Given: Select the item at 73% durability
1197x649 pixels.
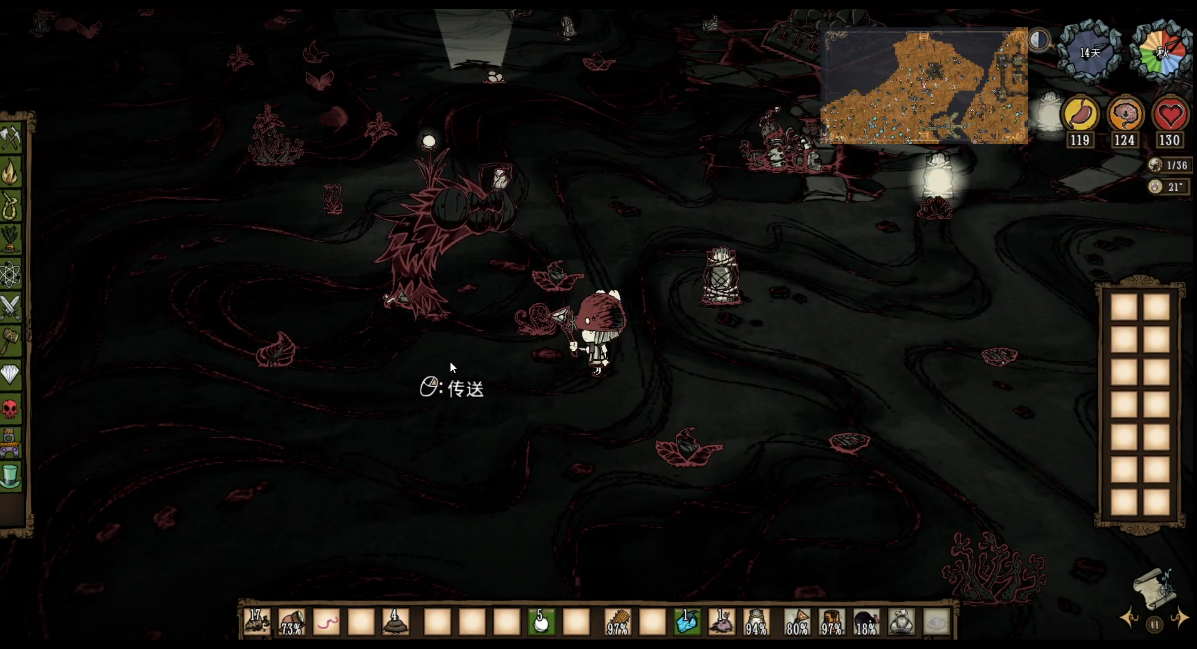Looking at the screenshot, I should click(x=292, y=622).
